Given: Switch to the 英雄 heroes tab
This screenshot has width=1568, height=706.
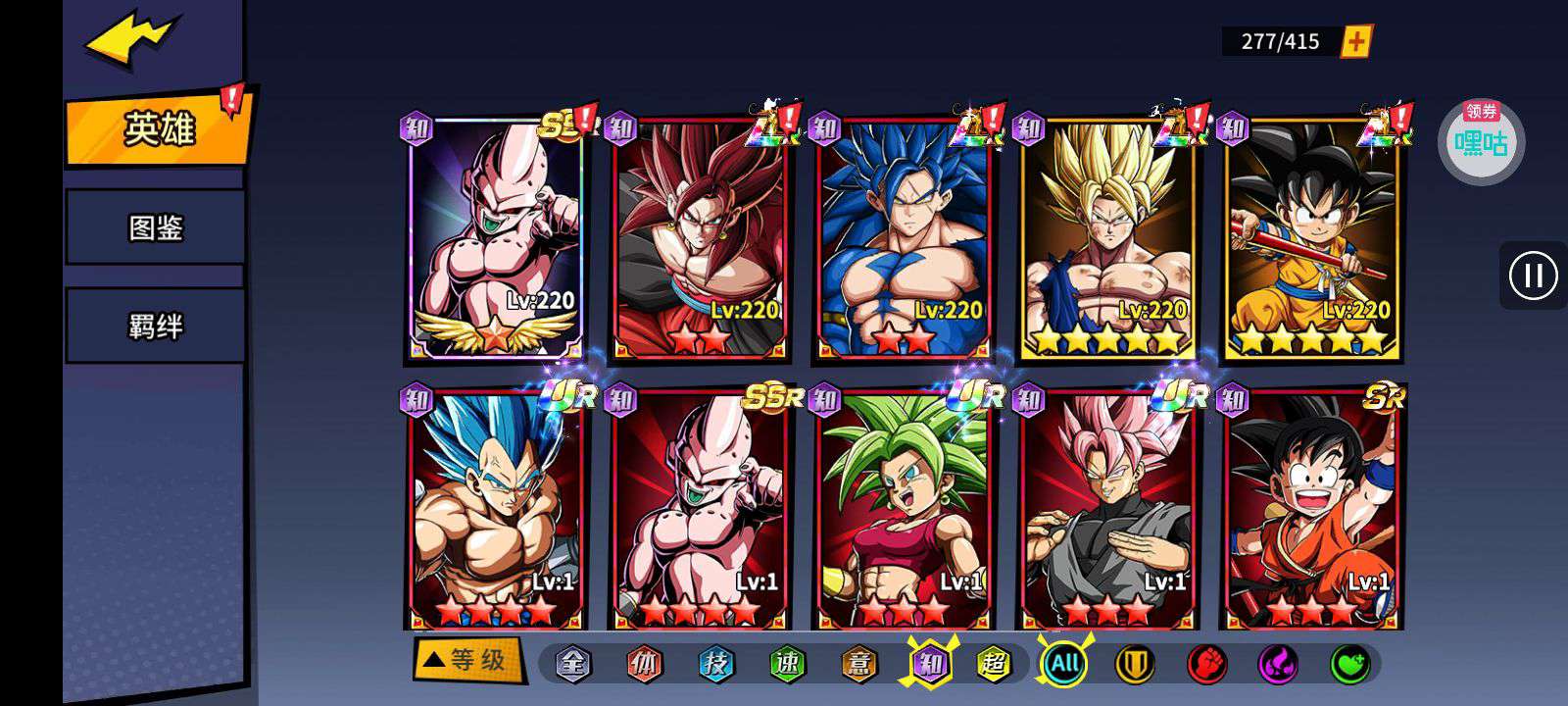Looking at the screenshot, I should coord(157,128).
